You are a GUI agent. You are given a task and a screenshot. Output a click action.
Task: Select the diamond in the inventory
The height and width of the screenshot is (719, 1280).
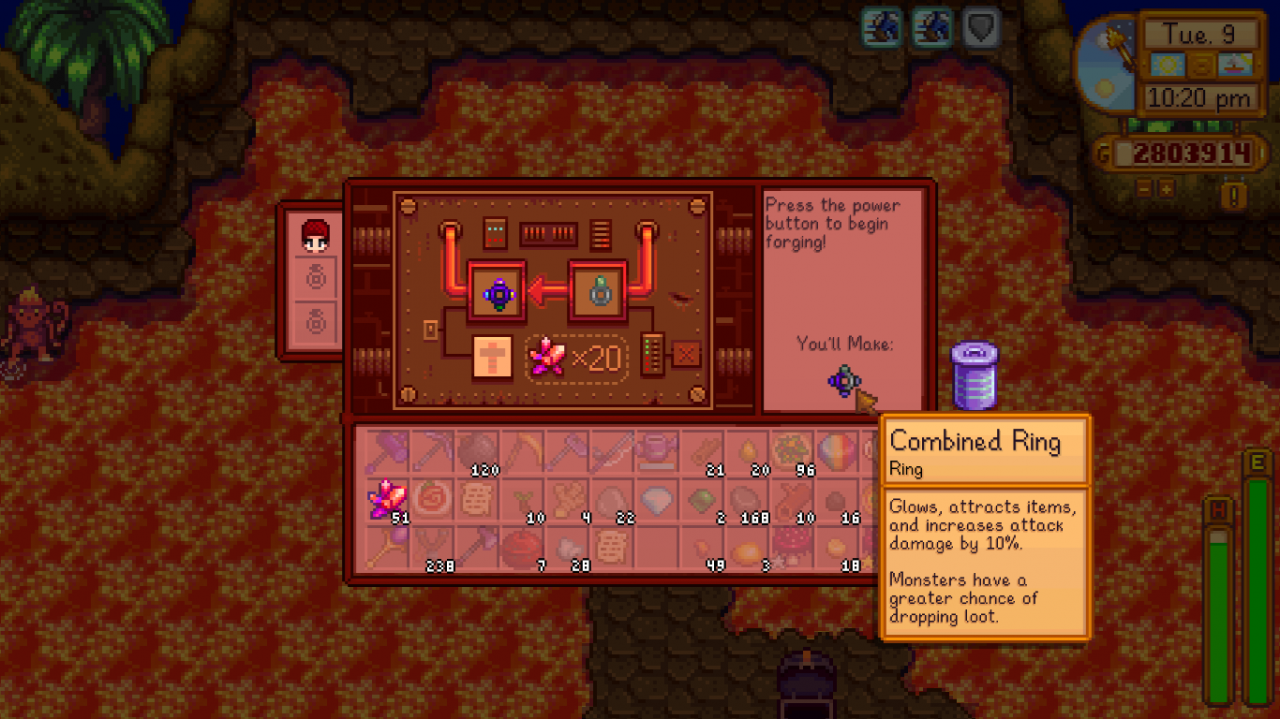click(x=656, y=500)
